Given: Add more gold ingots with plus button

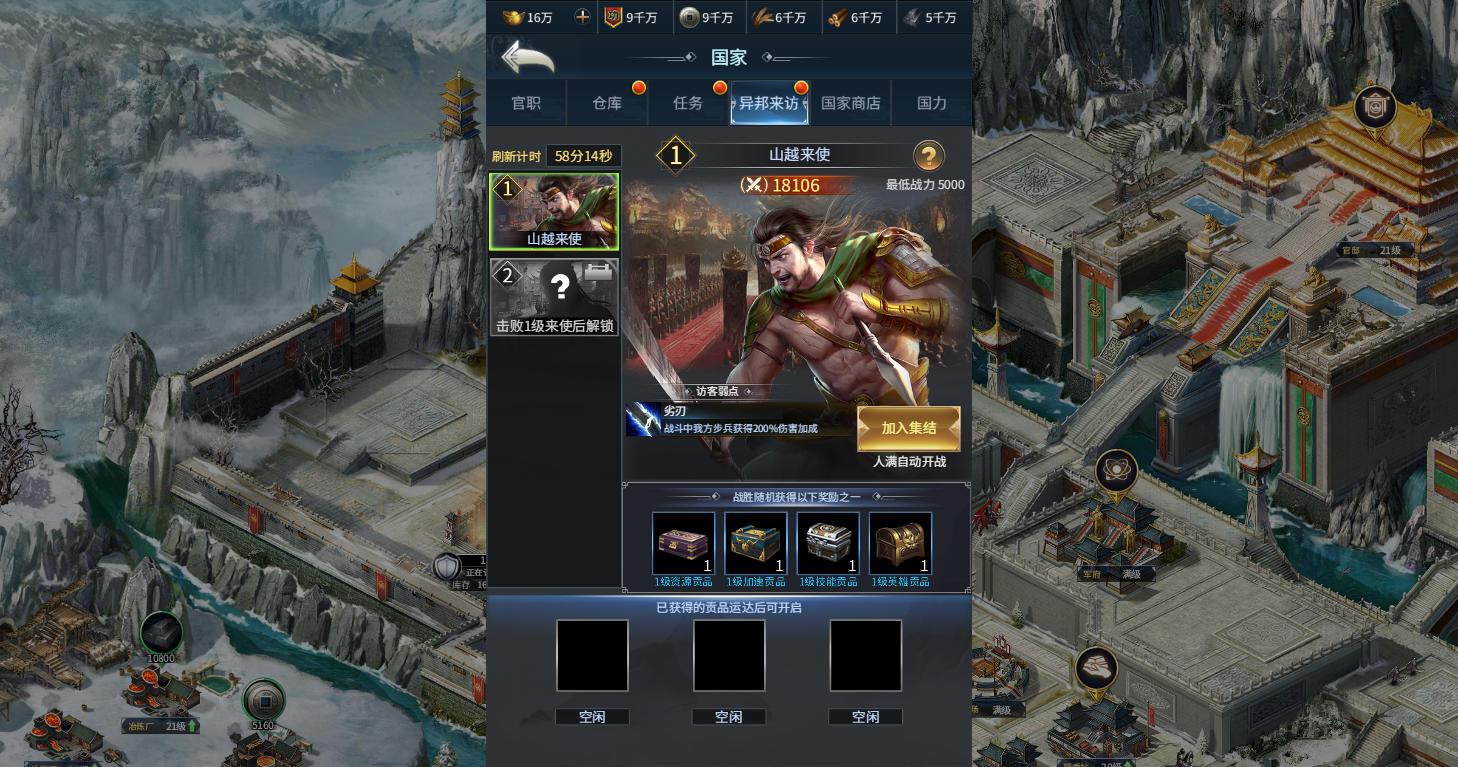Looking at the screenshot, I should [582, 17].
